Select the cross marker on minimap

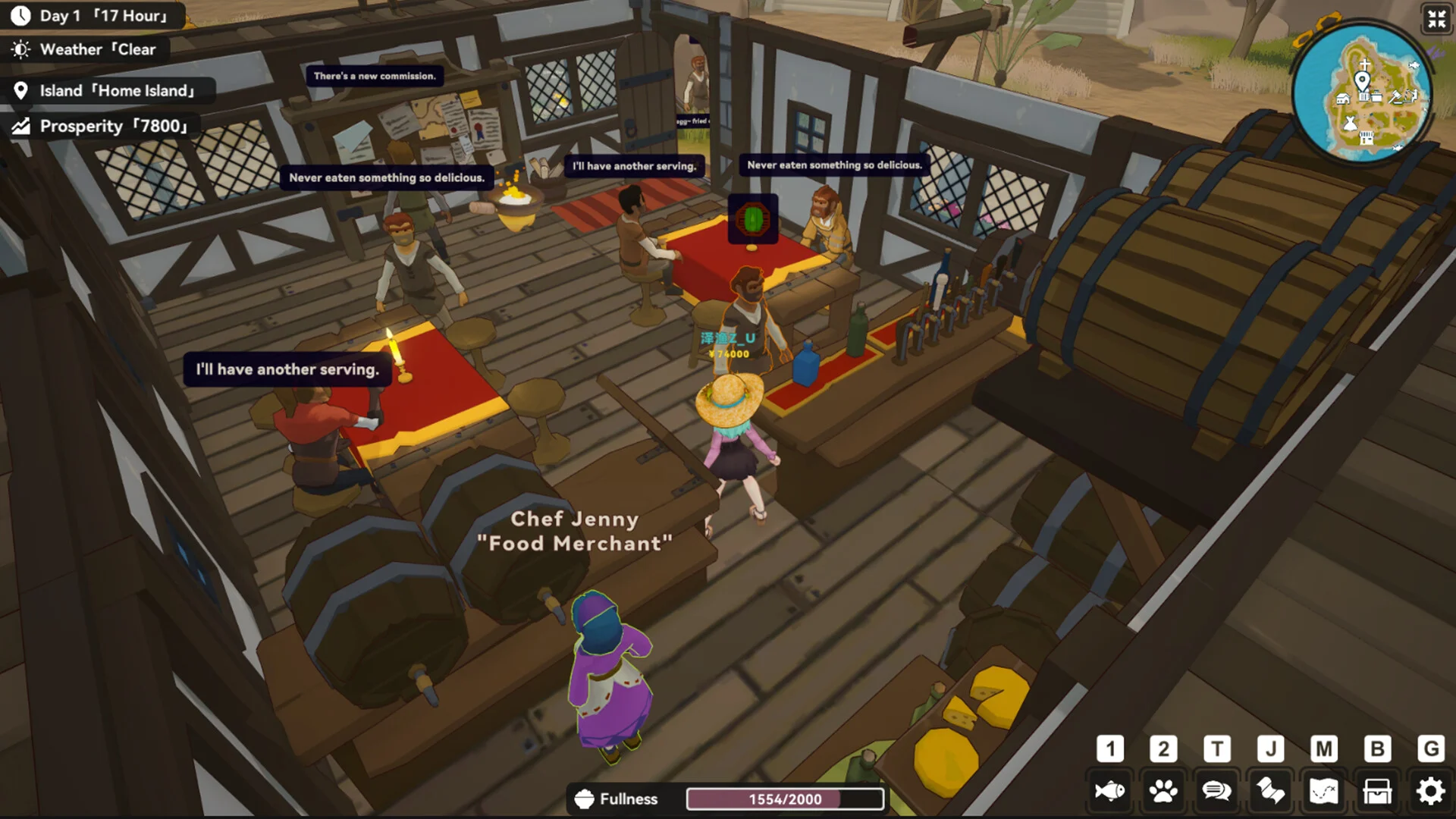tap(1365, 64)
